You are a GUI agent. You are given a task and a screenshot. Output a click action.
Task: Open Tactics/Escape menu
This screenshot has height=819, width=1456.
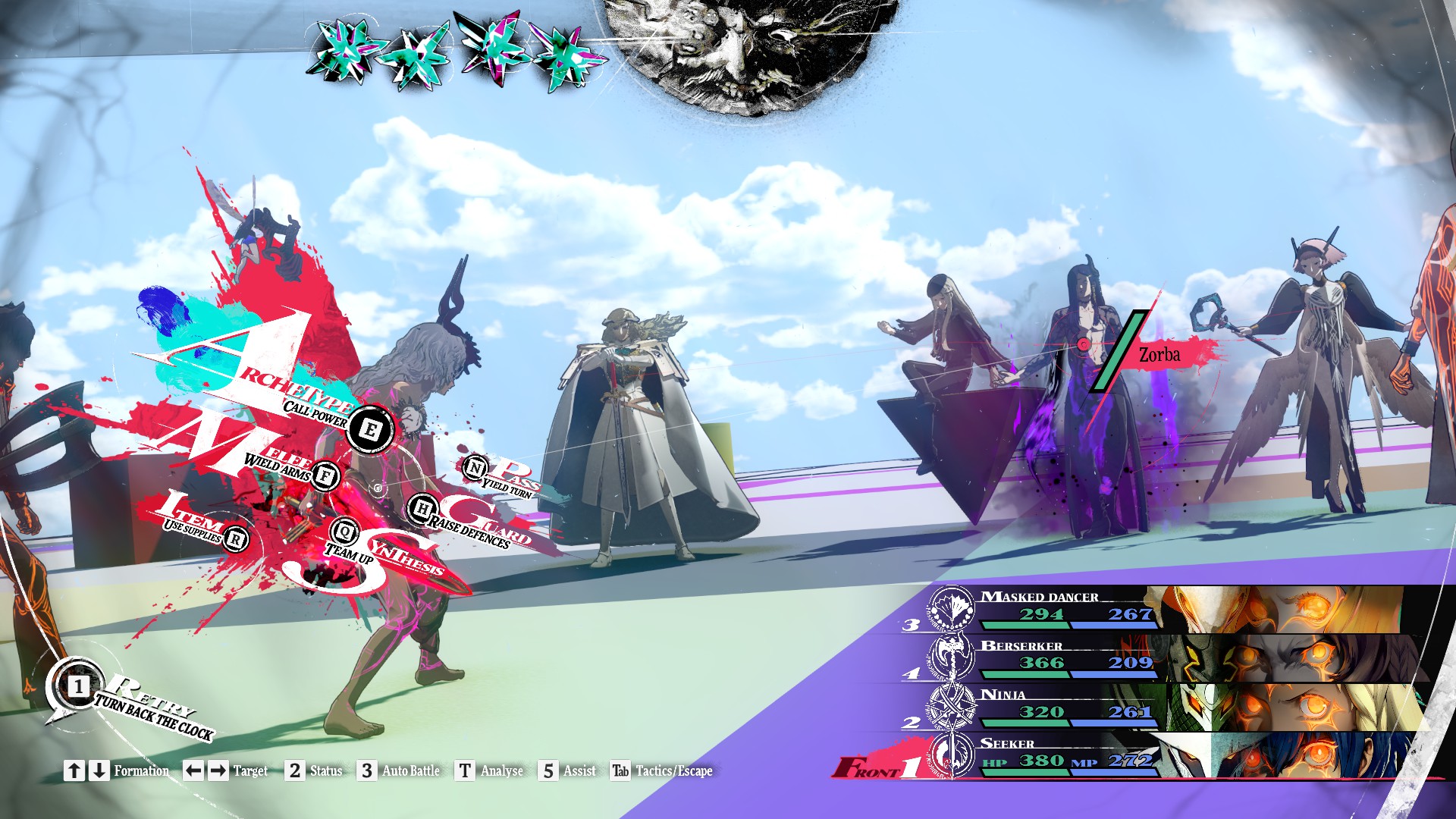click(662, 770)
